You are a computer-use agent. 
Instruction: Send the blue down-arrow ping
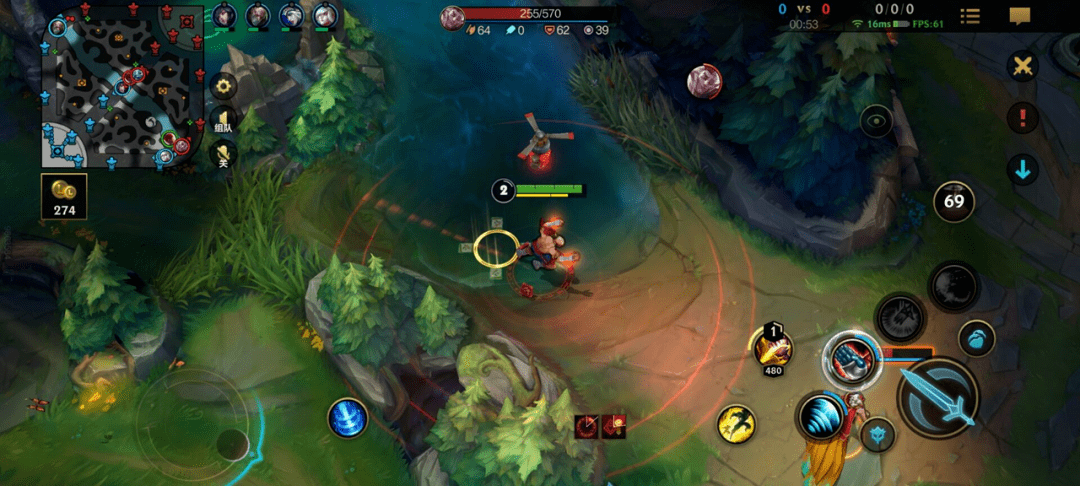(x=1022, y=169)
